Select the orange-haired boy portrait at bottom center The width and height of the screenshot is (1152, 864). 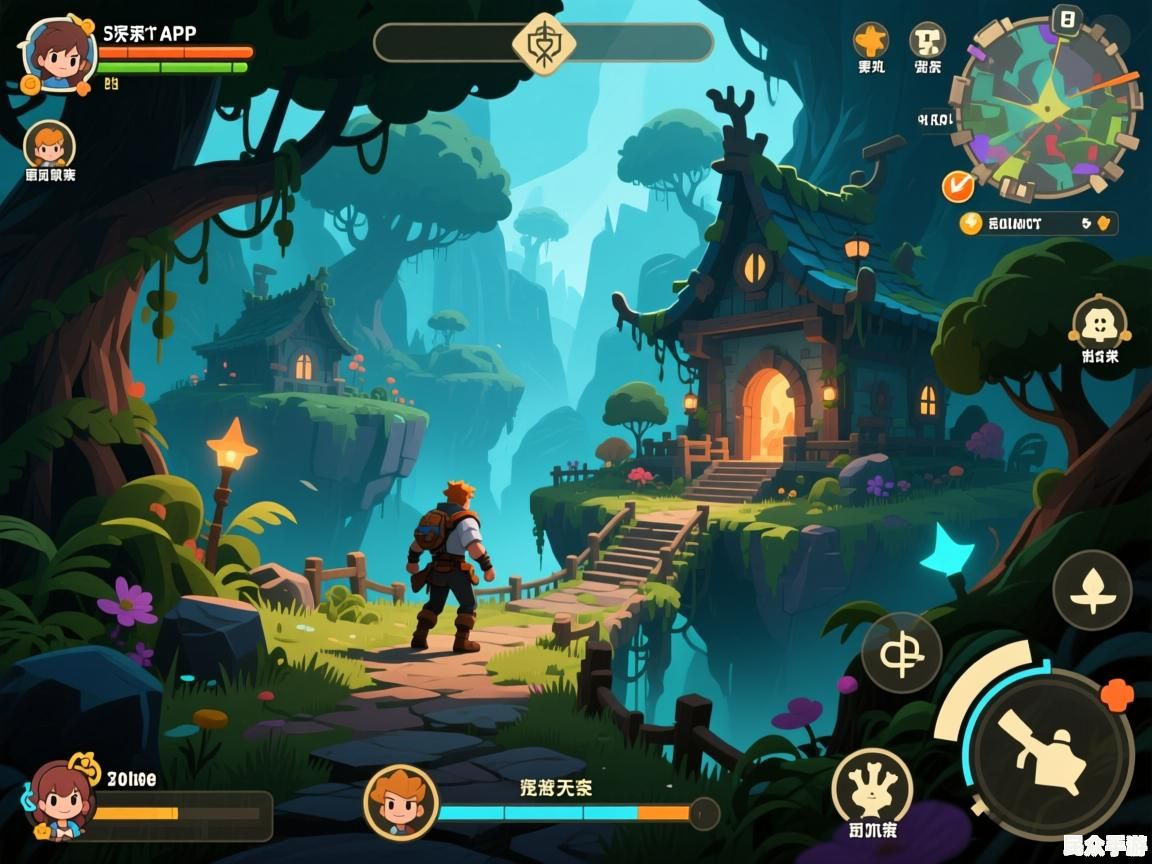coord(401,802)
